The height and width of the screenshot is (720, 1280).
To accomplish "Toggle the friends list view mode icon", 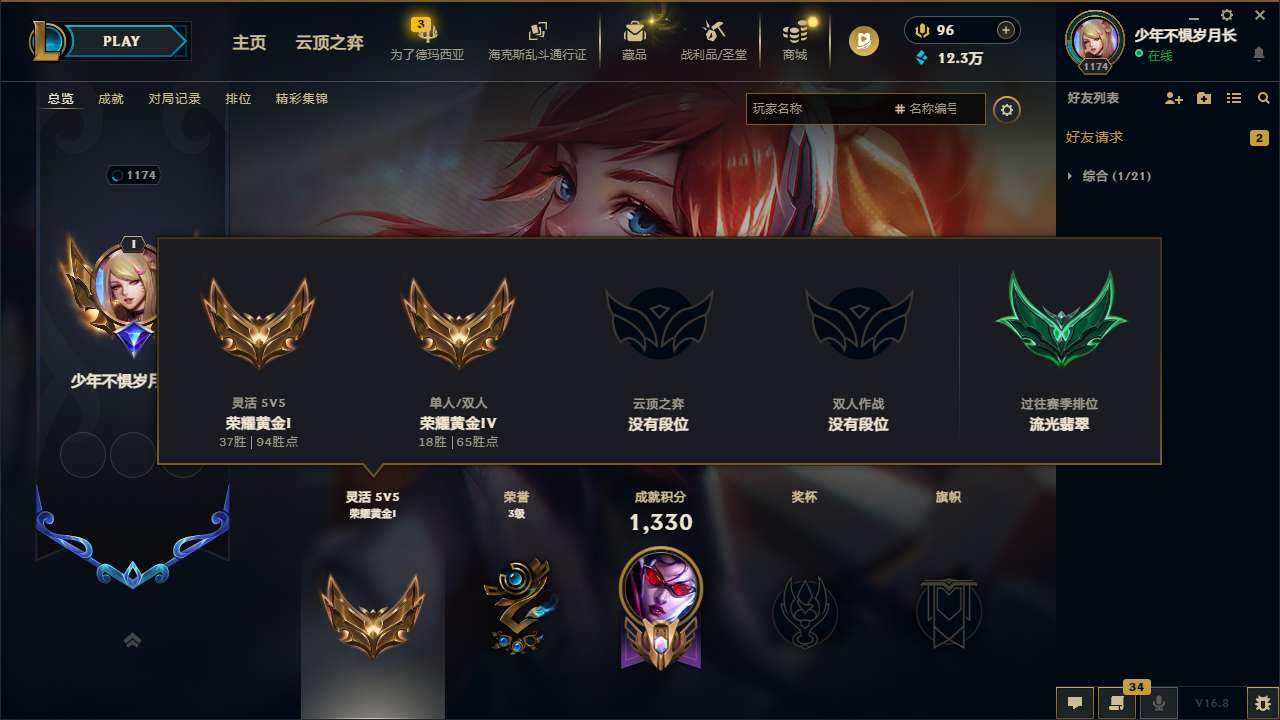I will tap(1233, 98).
